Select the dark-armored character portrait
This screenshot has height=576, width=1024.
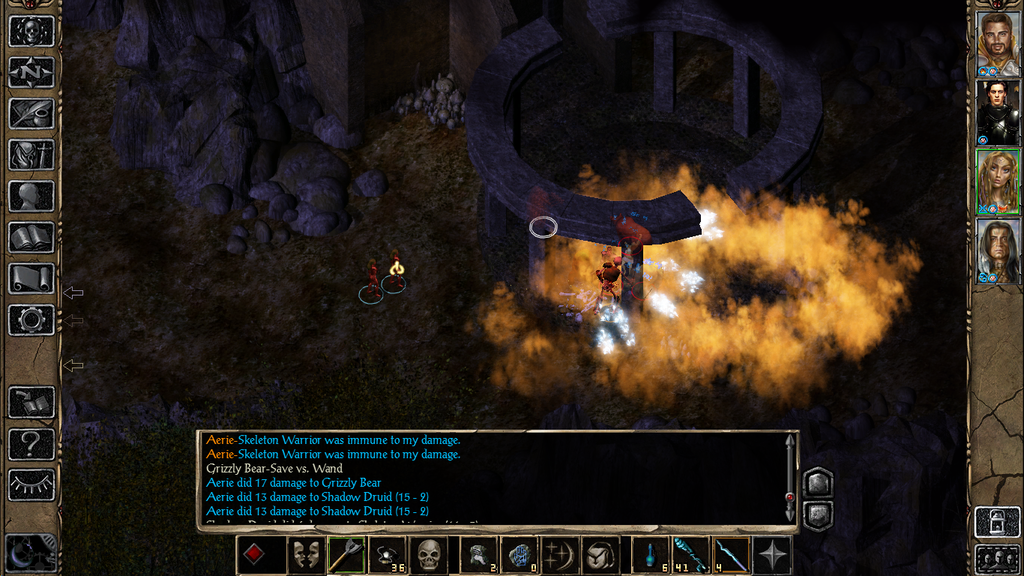coord(997,112)
